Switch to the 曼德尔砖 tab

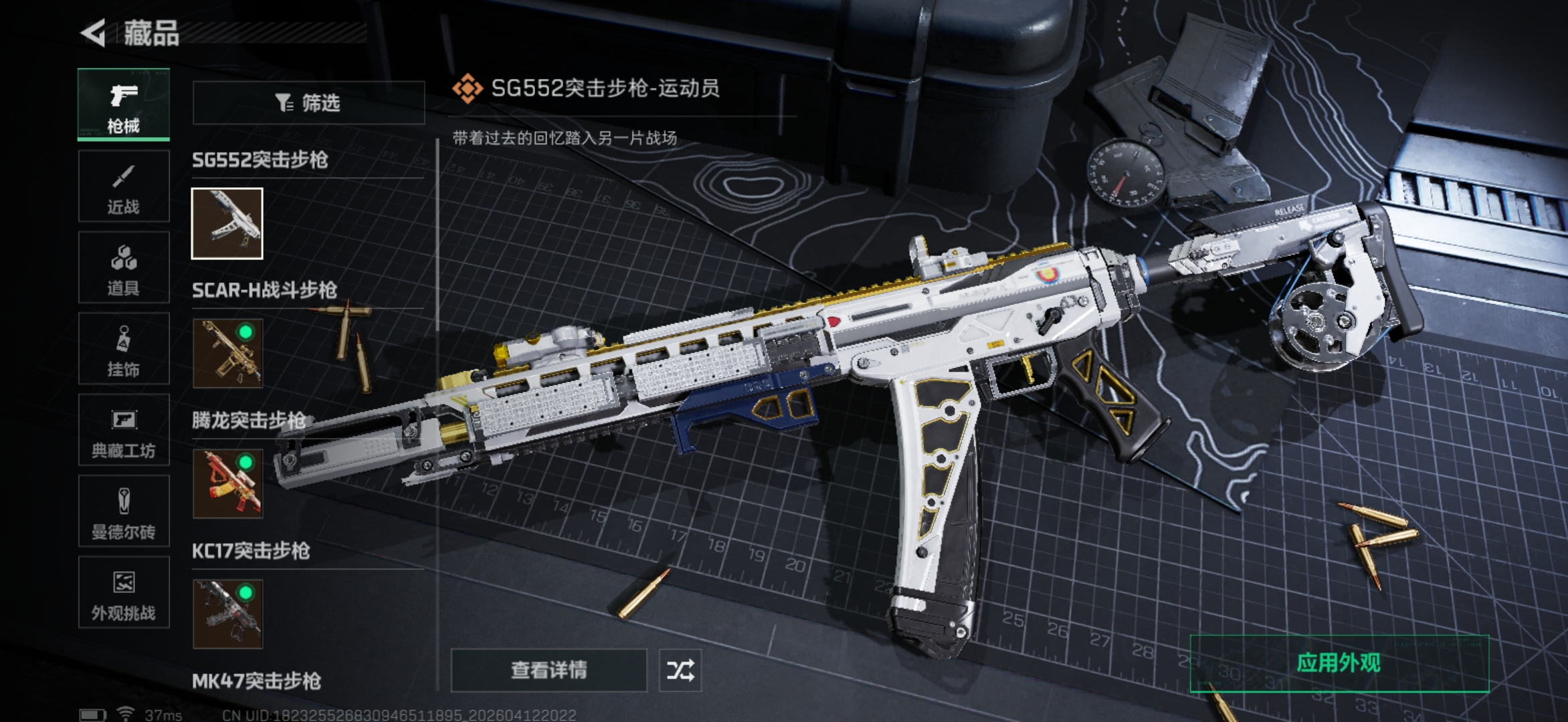coord(124,512)
